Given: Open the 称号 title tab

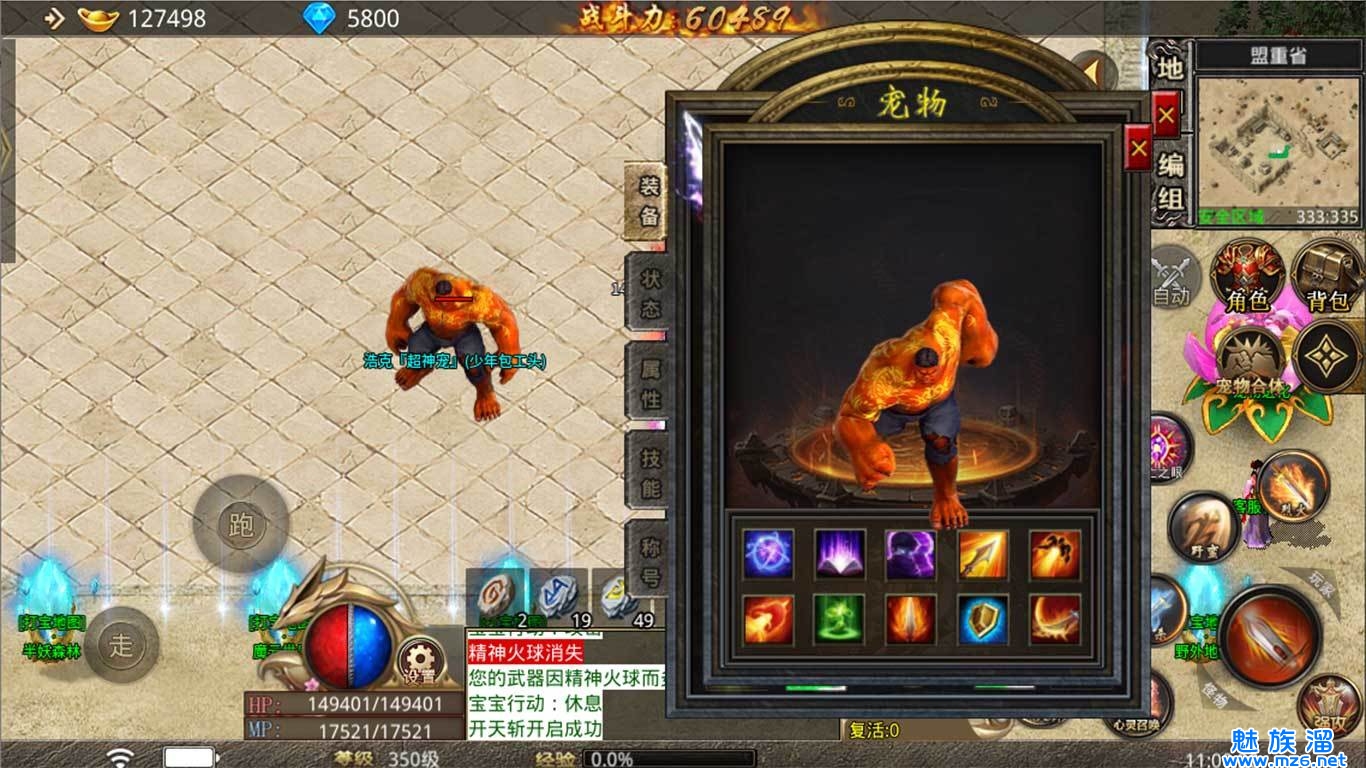Looking at the screenshot, I should (x=649, y=562).
